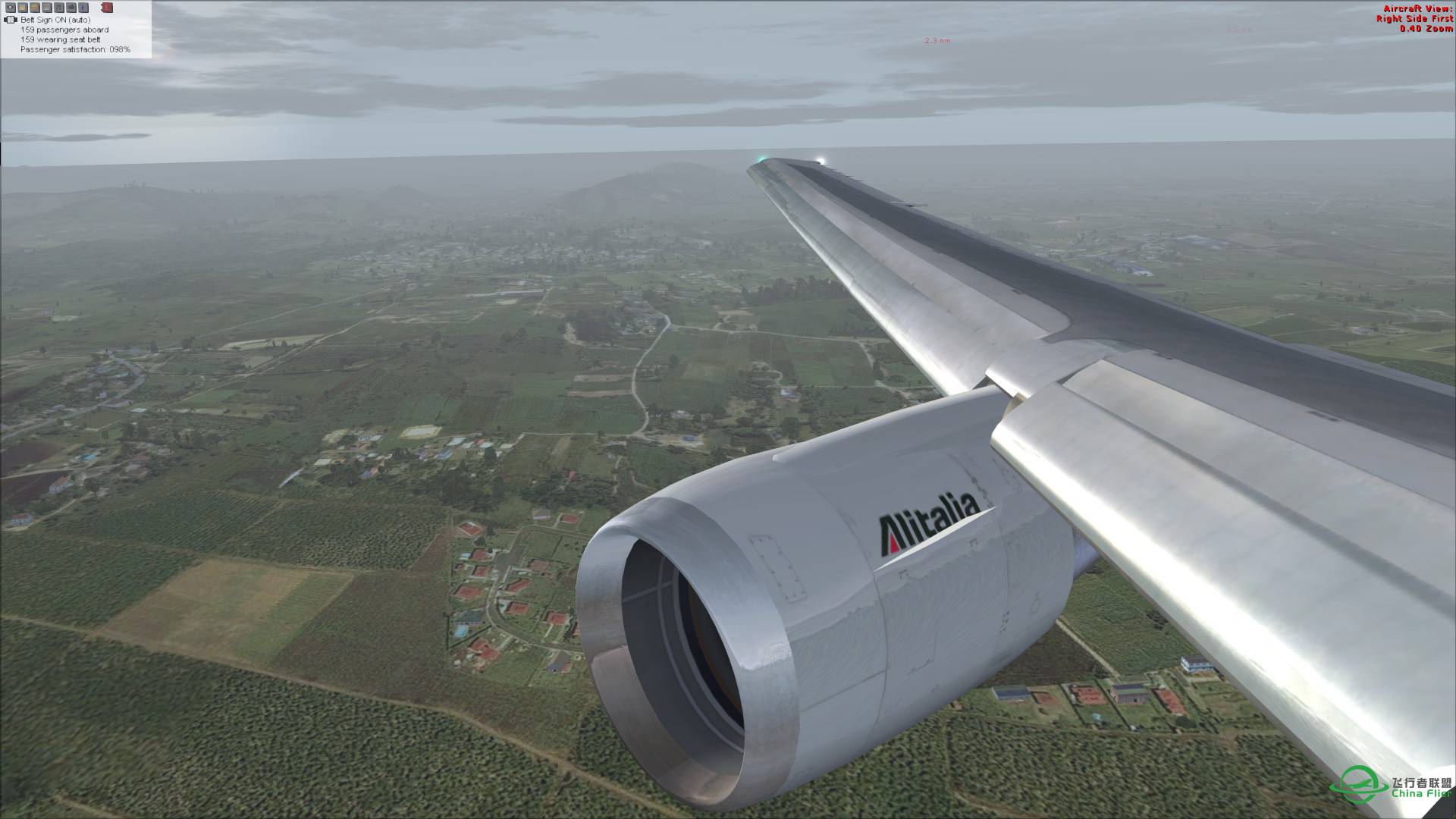Click the gray list toolbar icon
This screenshot has height=819, width=1456.
[46, 8]
